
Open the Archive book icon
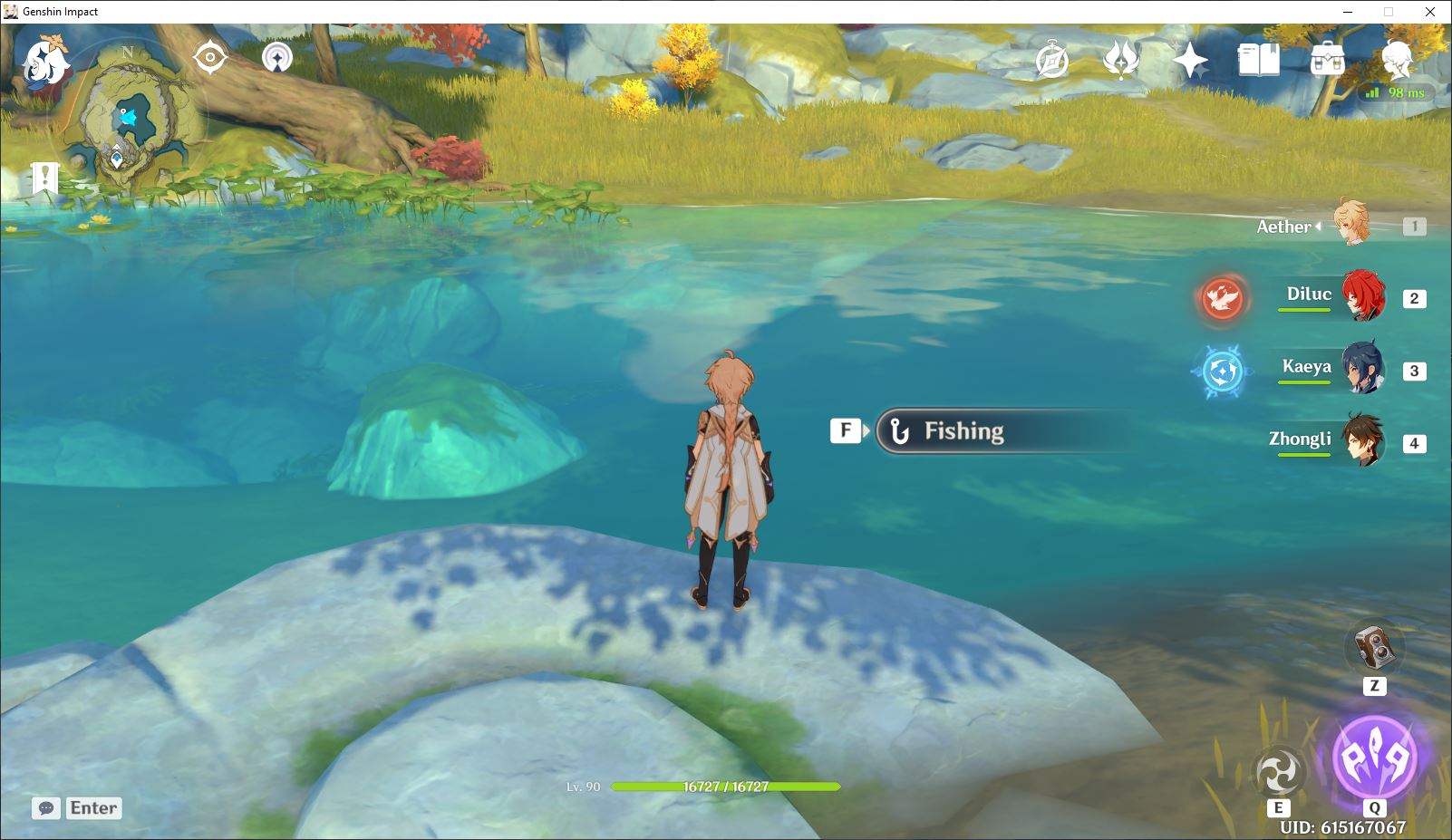point(1259,61)
